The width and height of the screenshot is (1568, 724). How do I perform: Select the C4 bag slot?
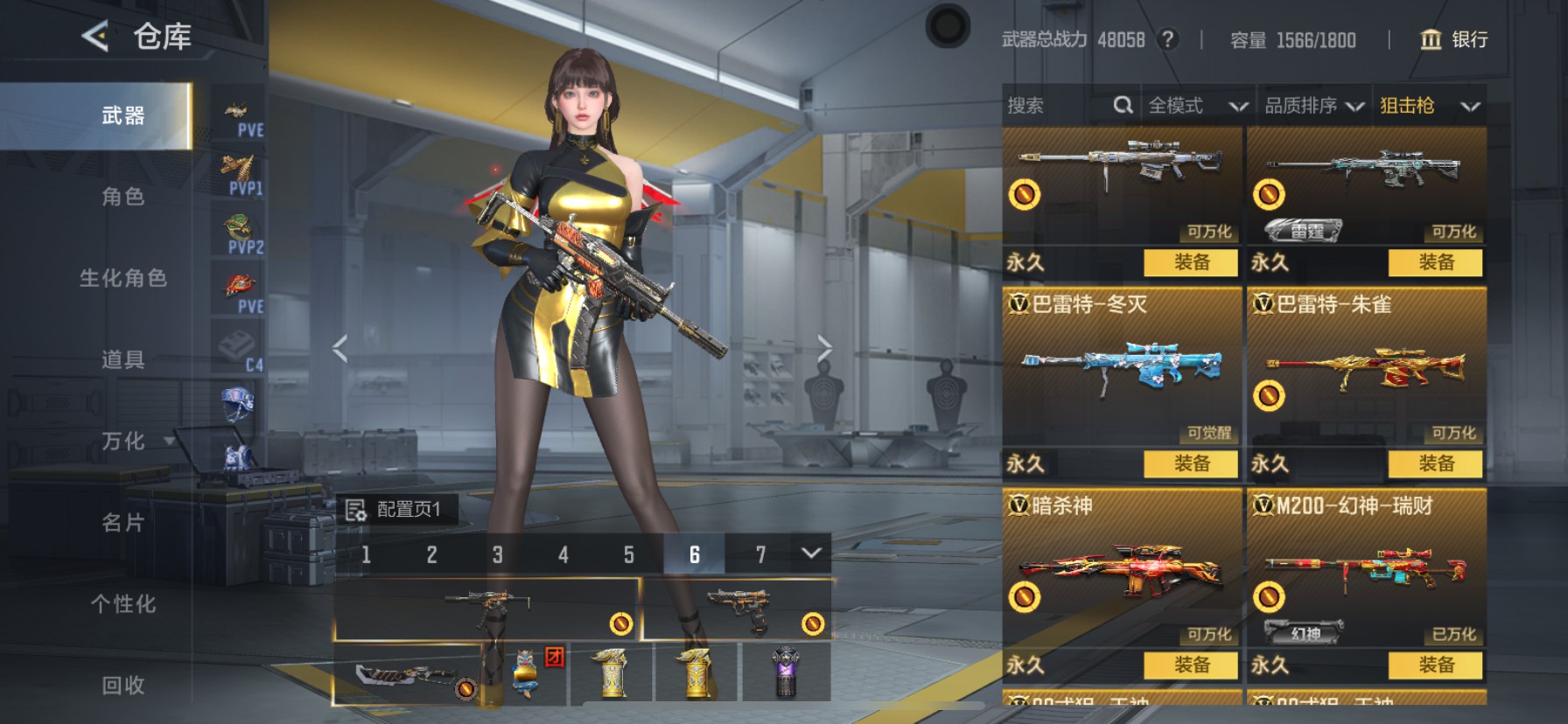click(x=238, y=348)
